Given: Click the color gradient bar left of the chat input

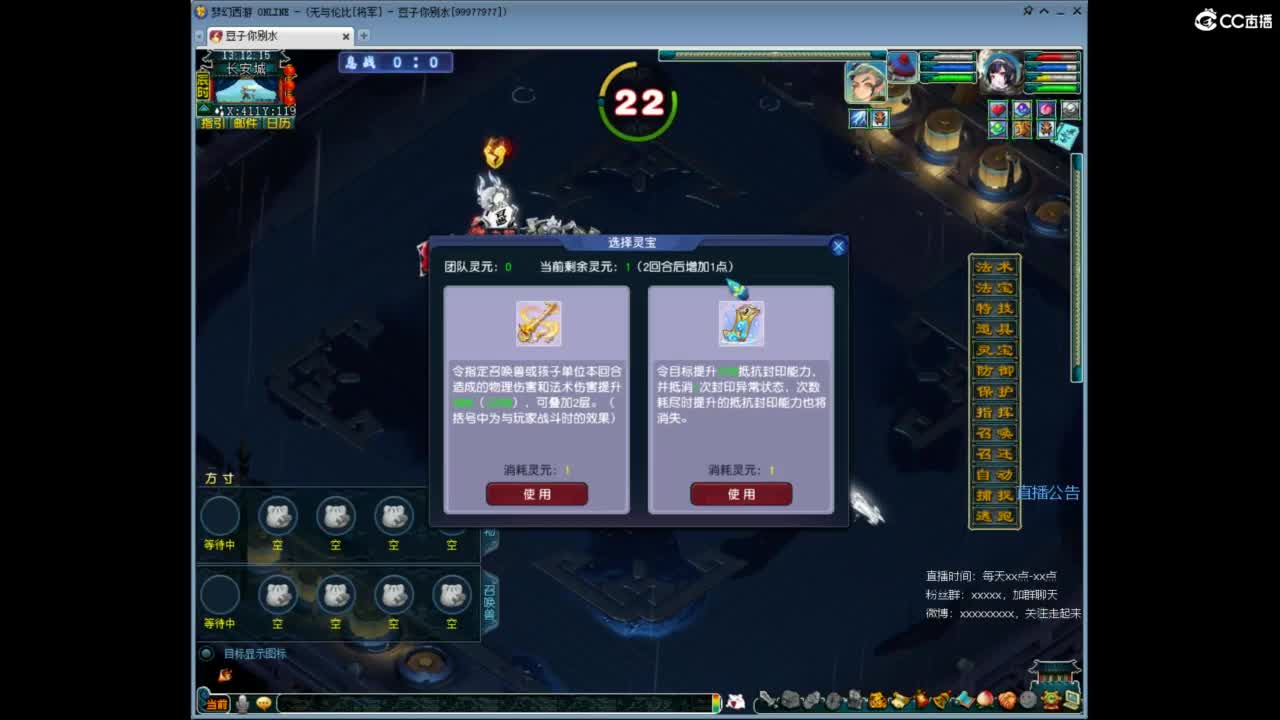Looking at the screenshot, I should click(716, 701).
